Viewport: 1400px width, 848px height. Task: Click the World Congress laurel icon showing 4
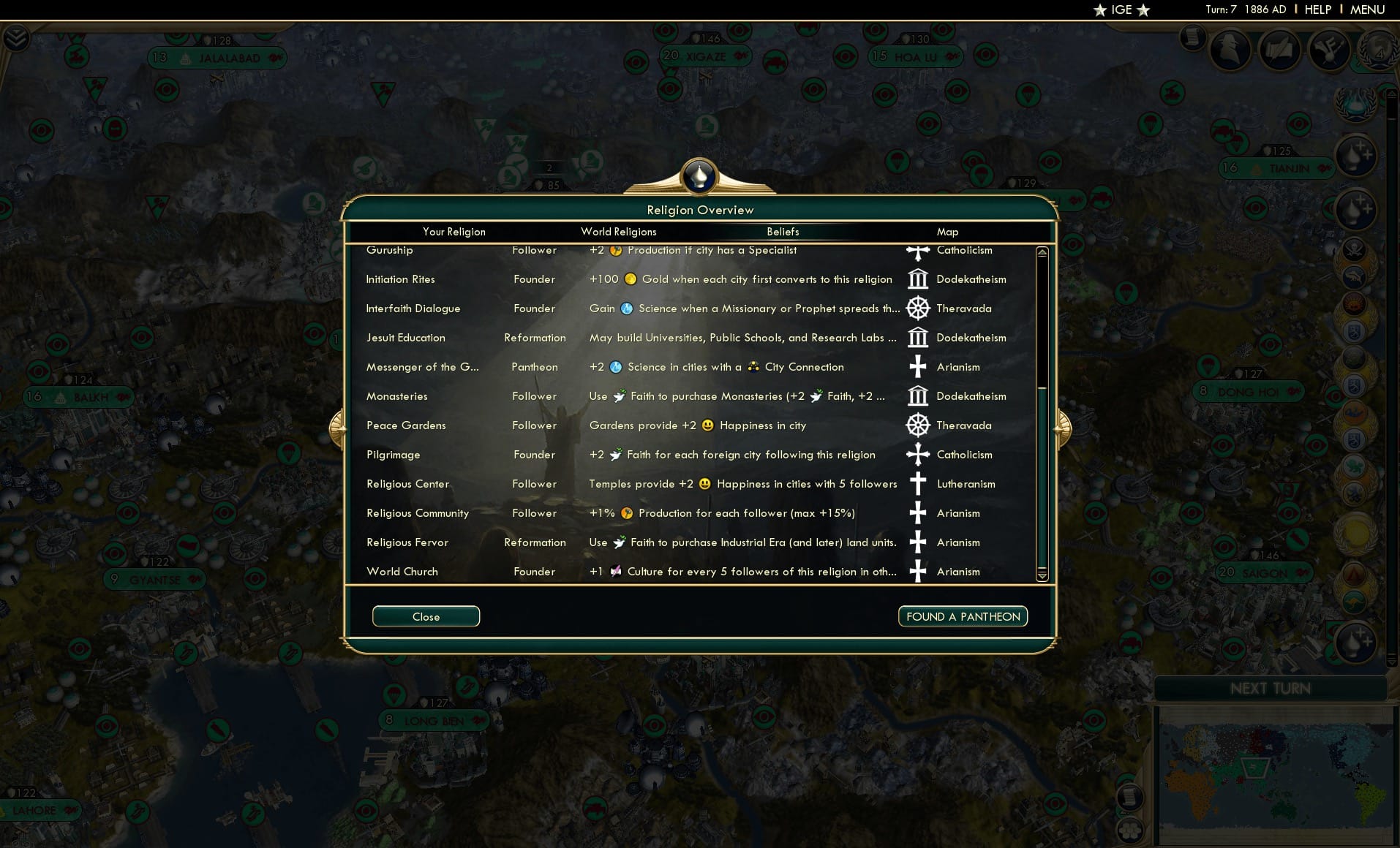(1378, 53)
